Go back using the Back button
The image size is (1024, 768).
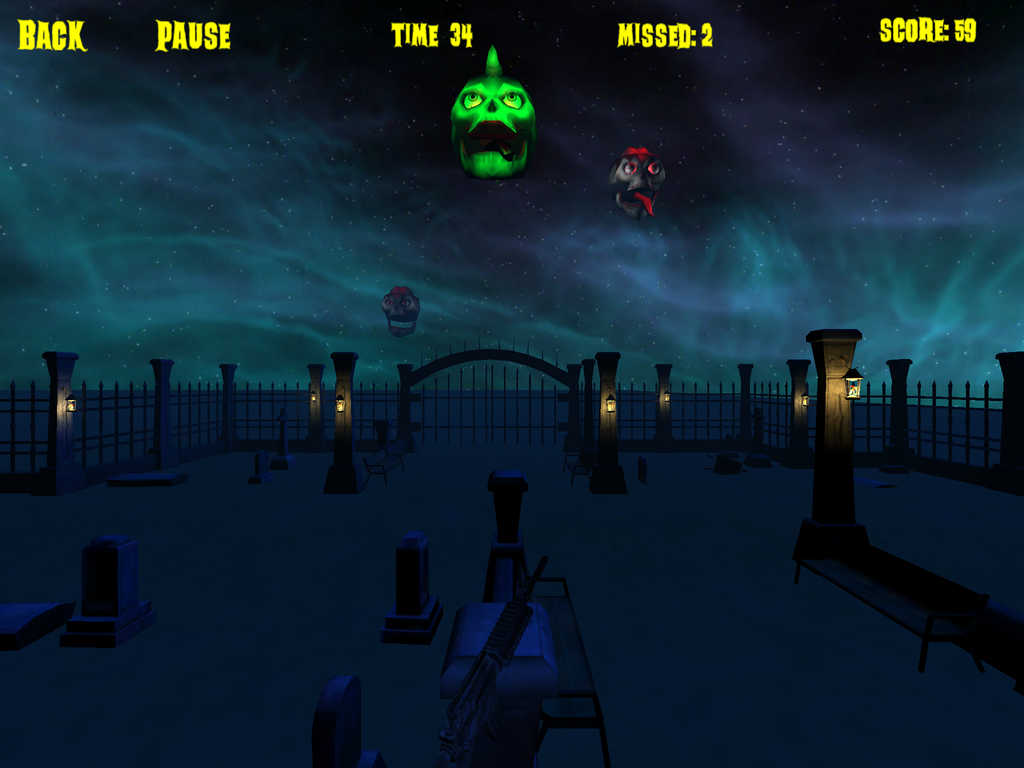(x=52, y=36)
